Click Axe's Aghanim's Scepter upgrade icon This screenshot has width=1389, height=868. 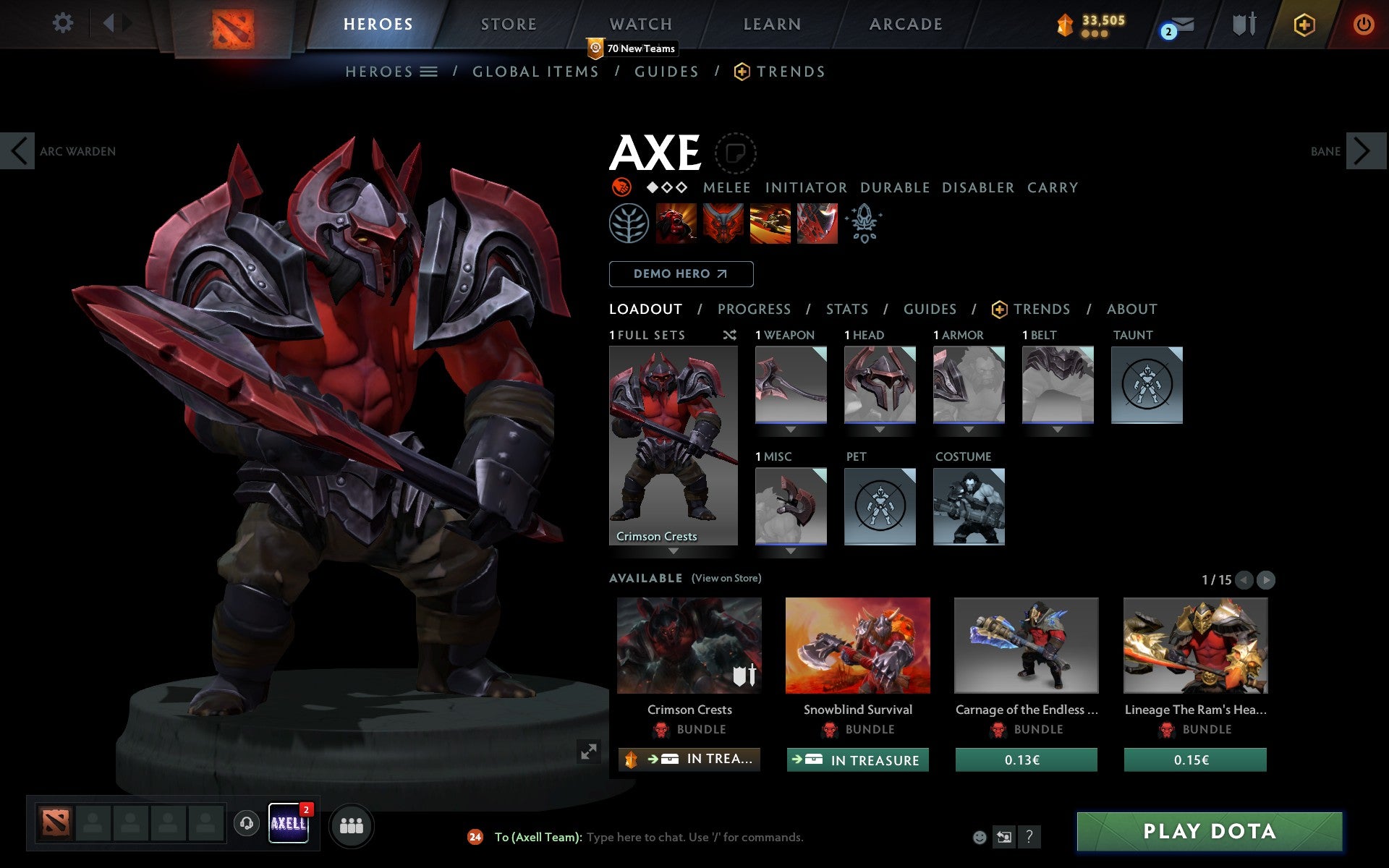(865, 224)
